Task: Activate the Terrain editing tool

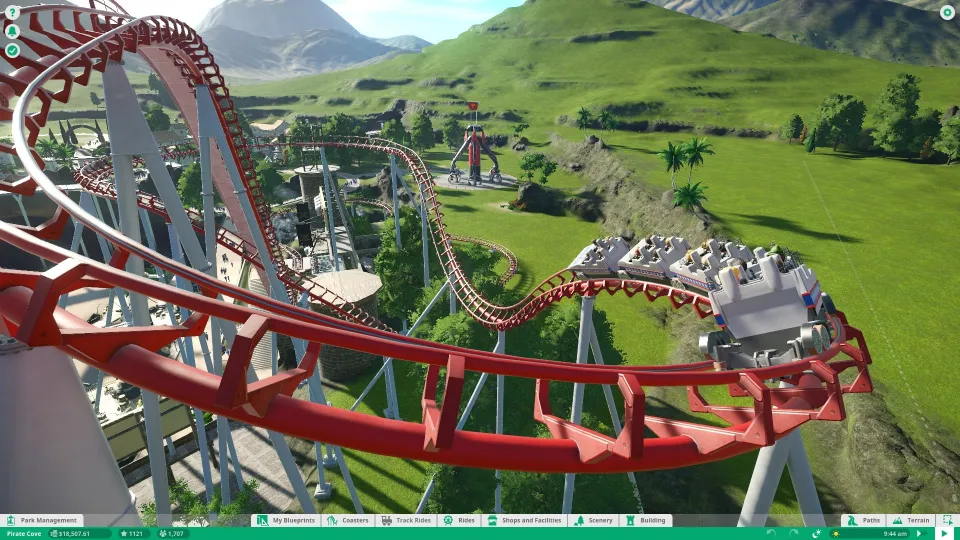Action: click(x=911, y=520)
